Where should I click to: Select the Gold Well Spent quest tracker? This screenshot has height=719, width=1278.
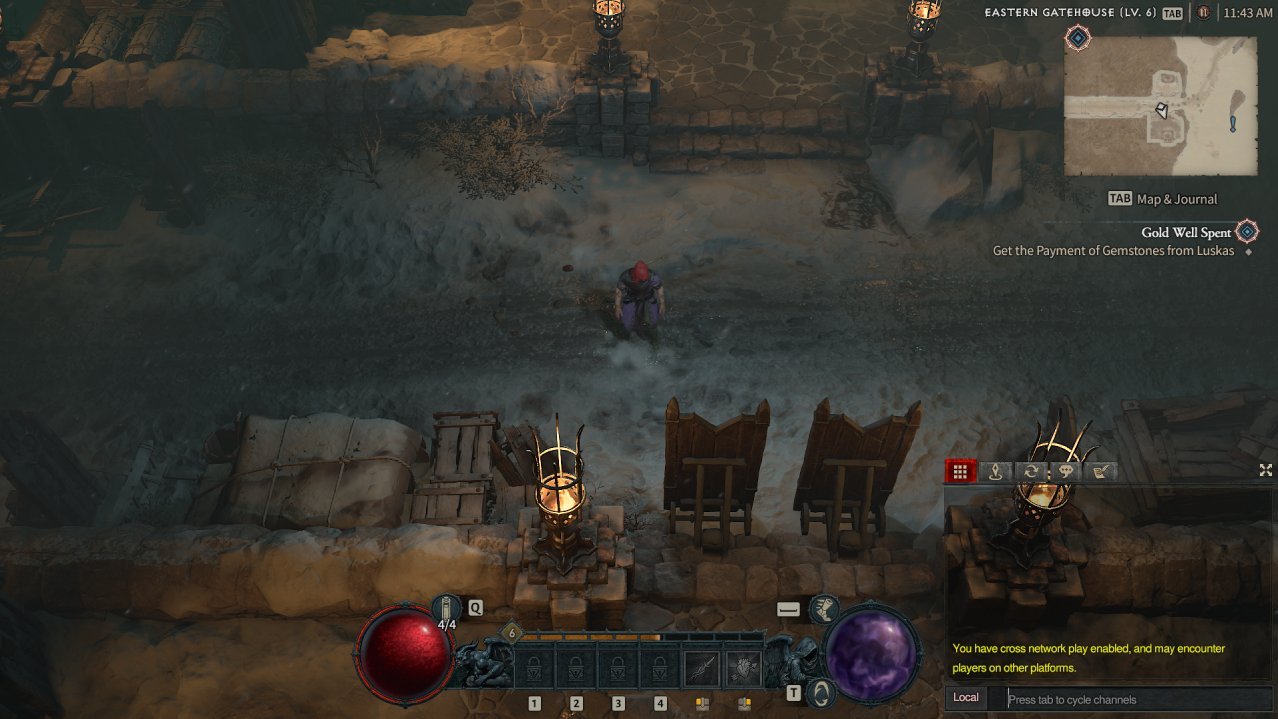click(x=1186, y=233)
